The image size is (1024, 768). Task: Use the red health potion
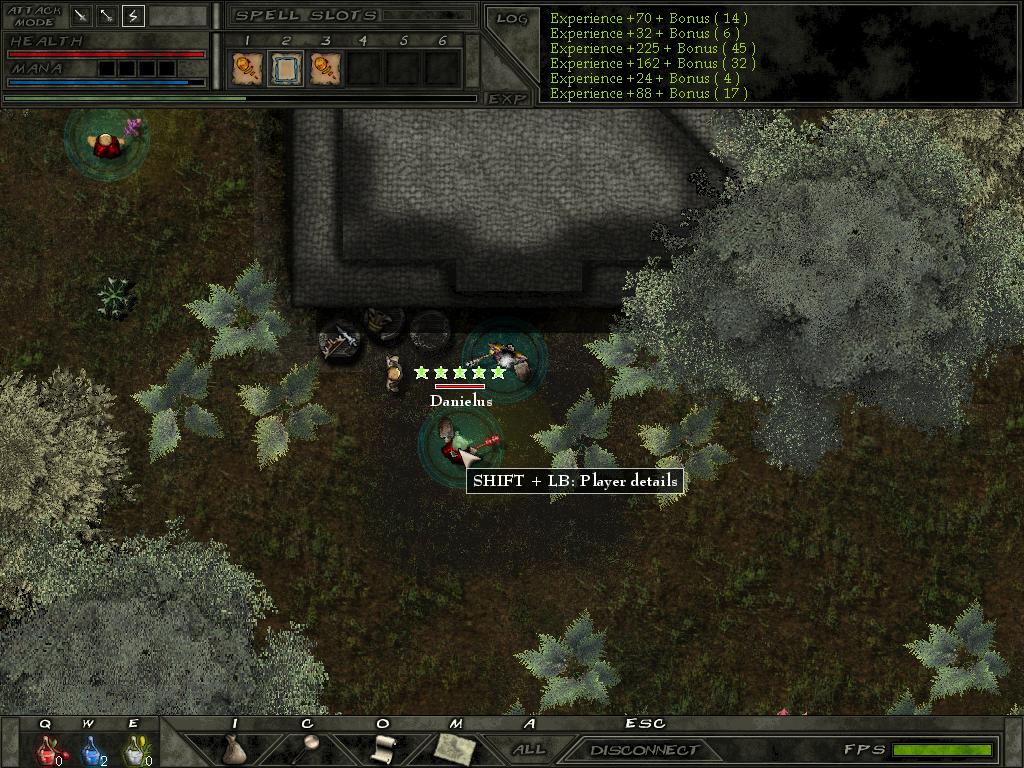point(46,748)
